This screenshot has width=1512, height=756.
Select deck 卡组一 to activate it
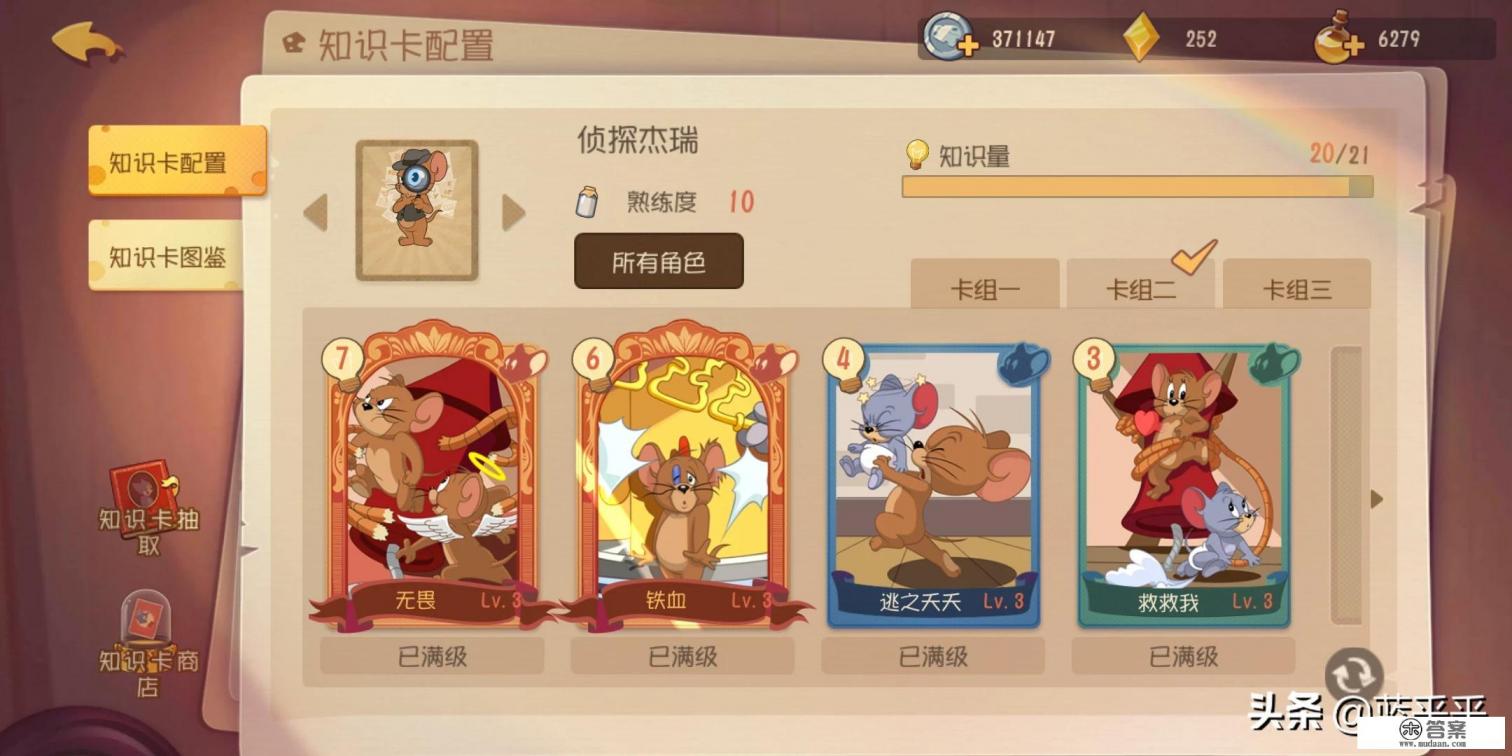click(985, 287)
